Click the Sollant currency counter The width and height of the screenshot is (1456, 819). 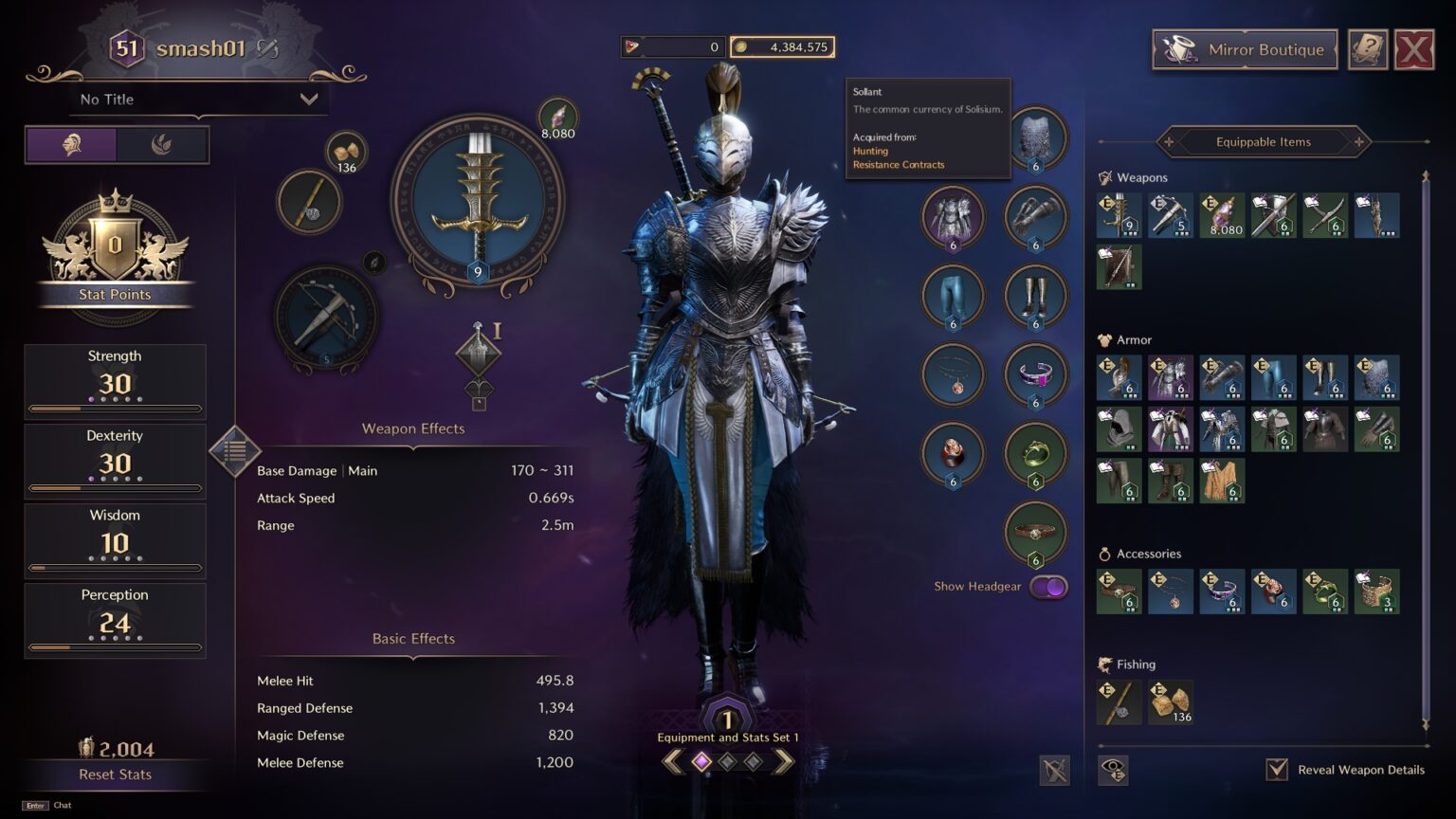(783, 46)
